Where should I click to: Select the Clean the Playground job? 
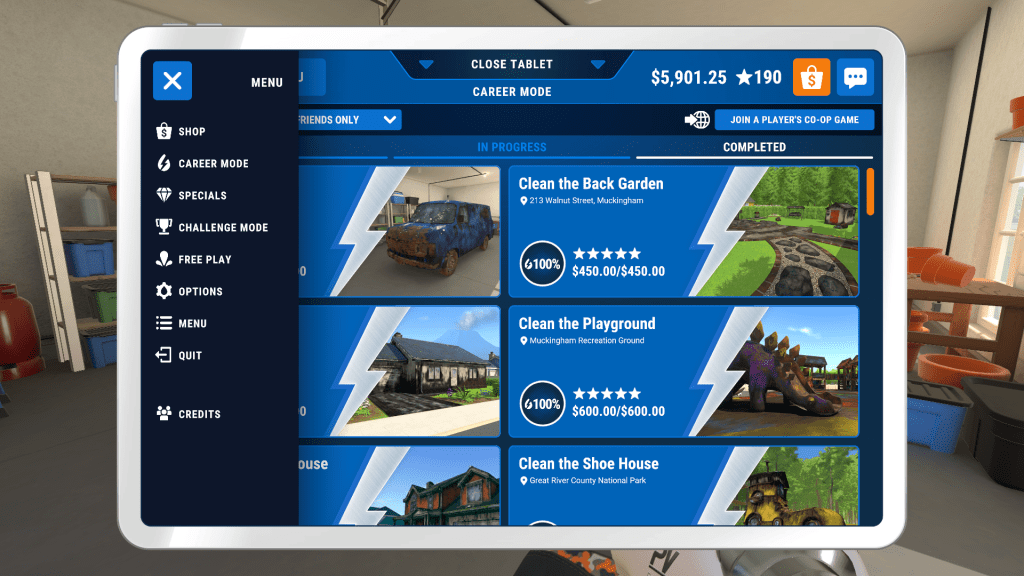[x=684, y=372]
